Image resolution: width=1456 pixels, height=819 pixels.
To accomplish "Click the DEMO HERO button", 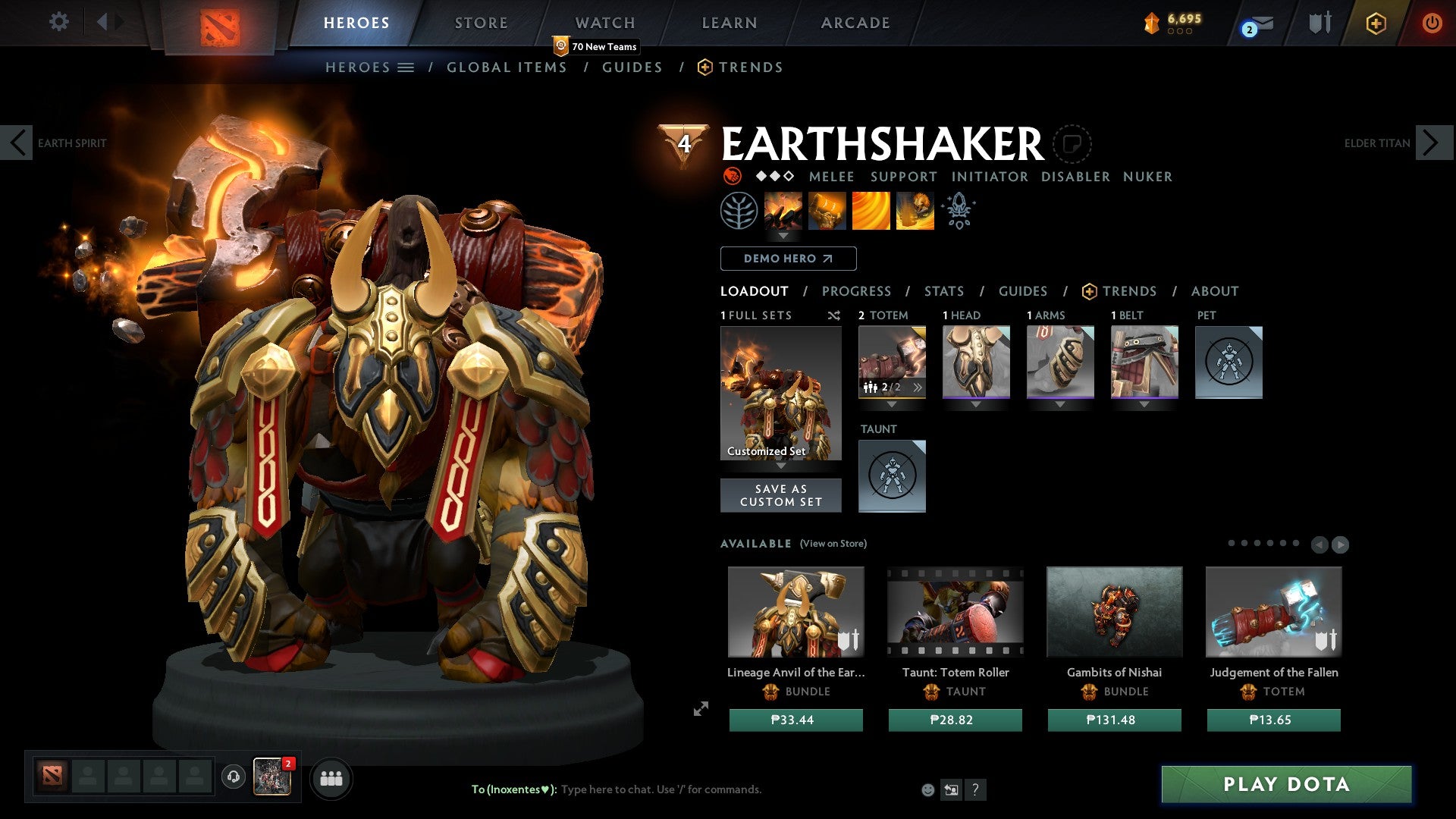I will [x=787, y=258].
